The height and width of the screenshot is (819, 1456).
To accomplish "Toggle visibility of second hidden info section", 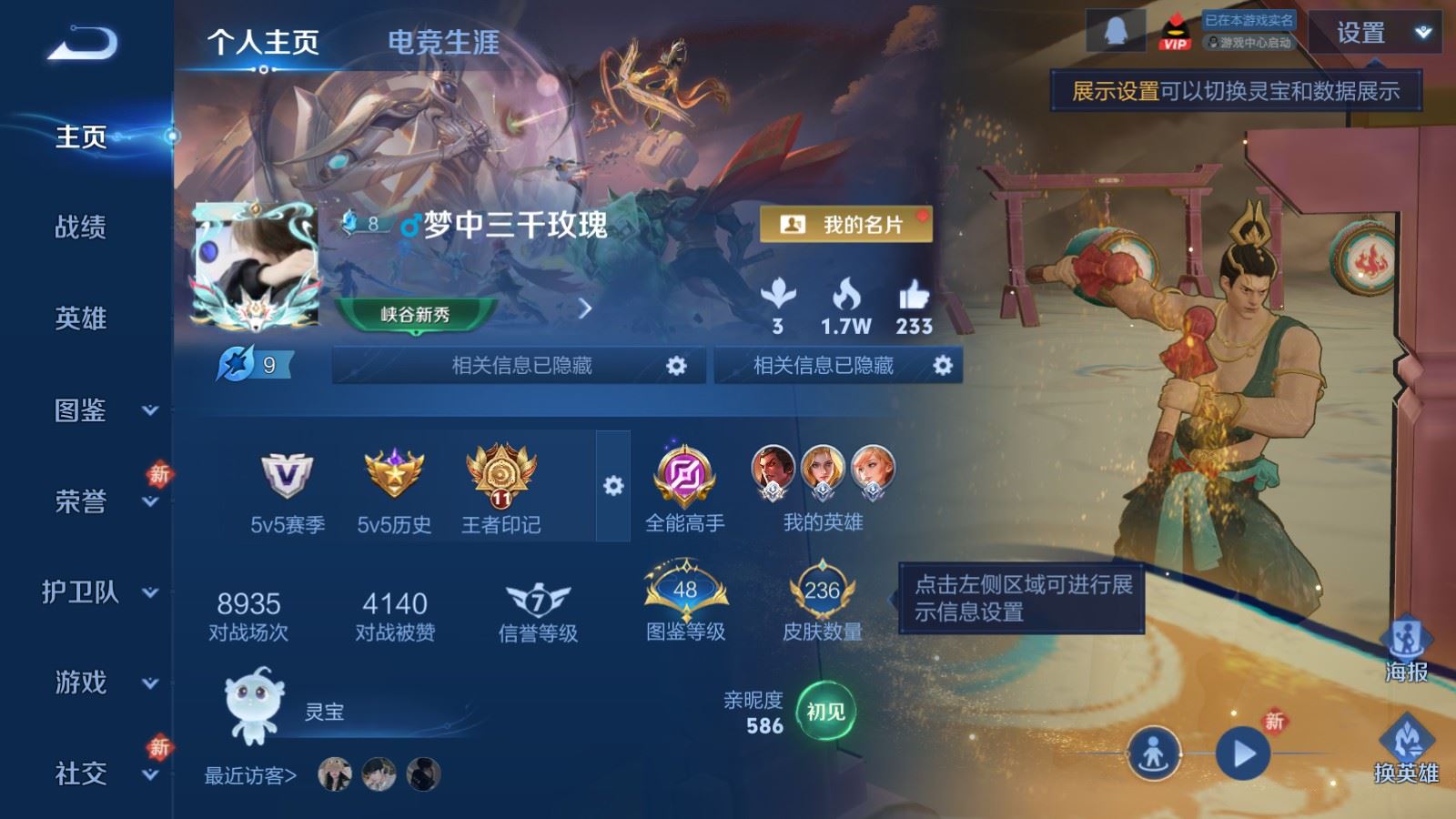I will (944, 366).
